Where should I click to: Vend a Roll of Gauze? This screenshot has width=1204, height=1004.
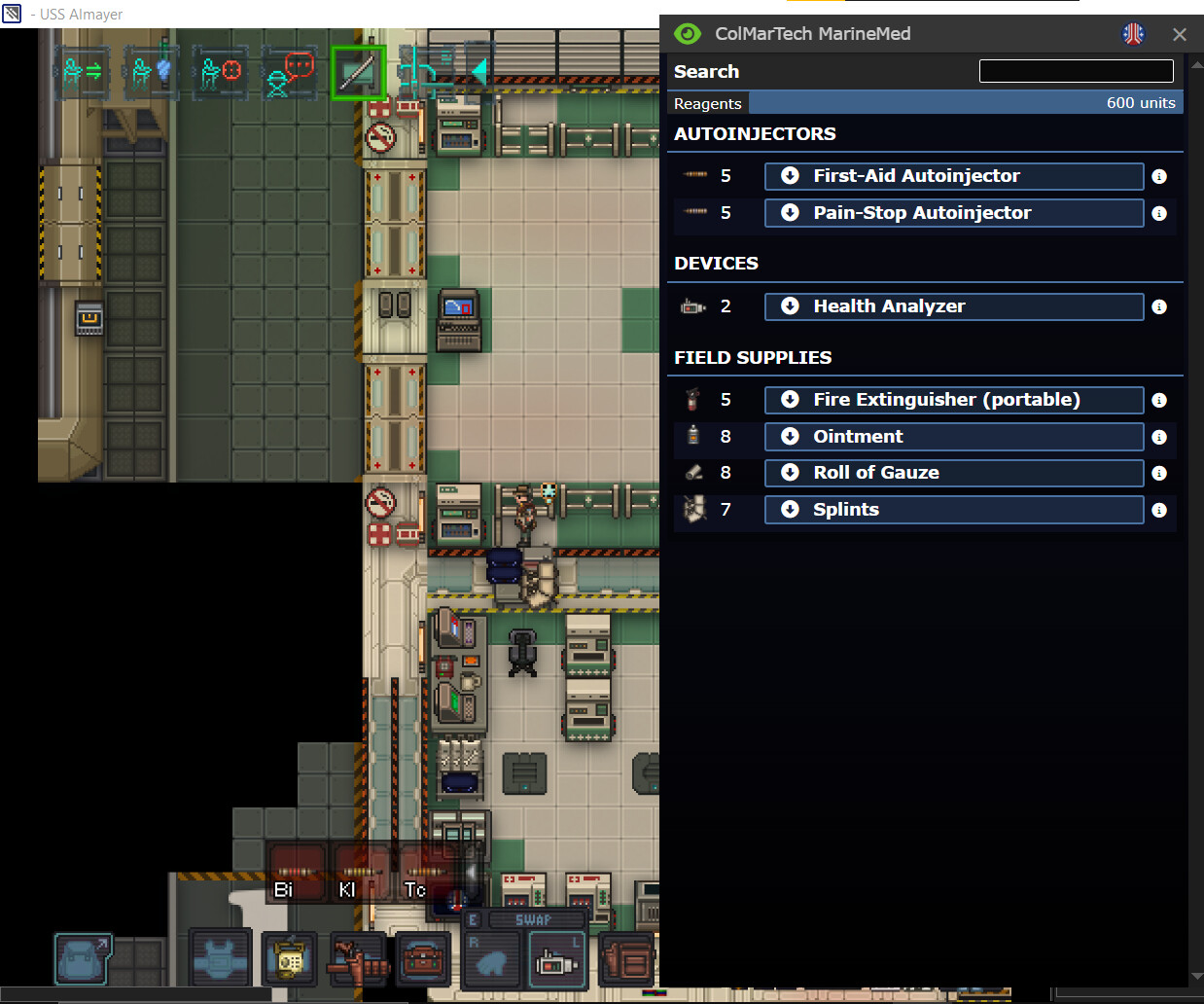tap(953, 473)
